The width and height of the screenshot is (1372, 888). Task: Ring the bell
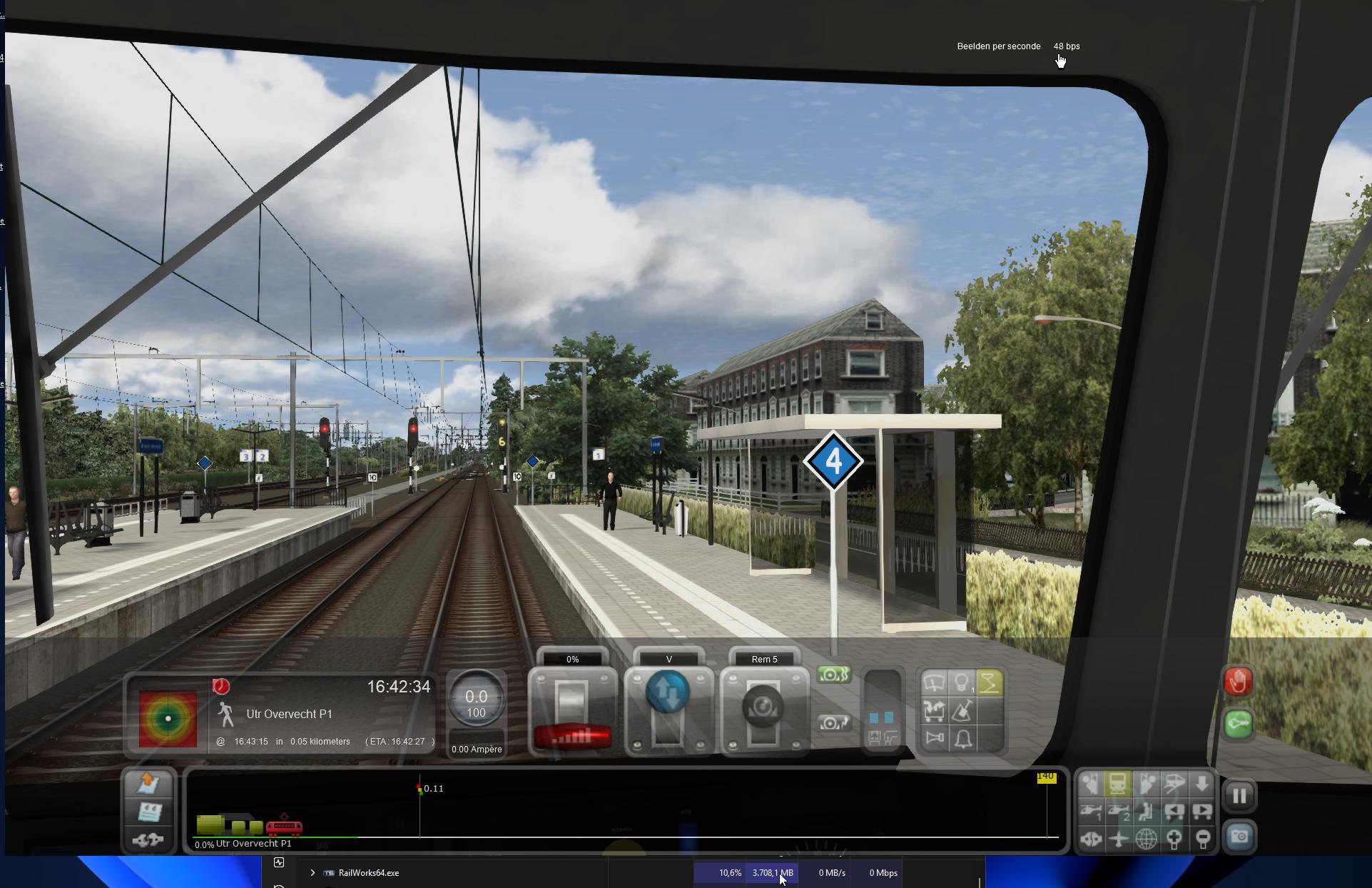click(x=962, y=737)
